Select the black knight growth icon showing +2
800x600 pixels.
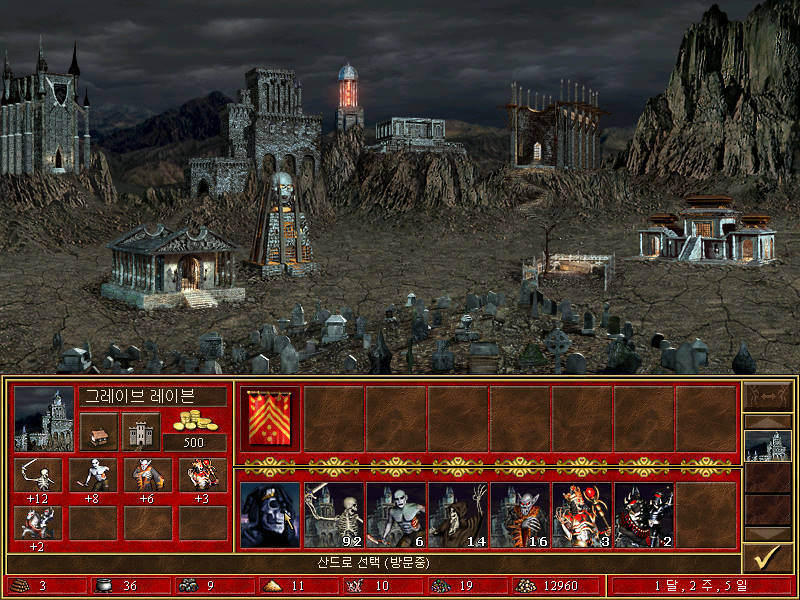[x=38, y=522]
